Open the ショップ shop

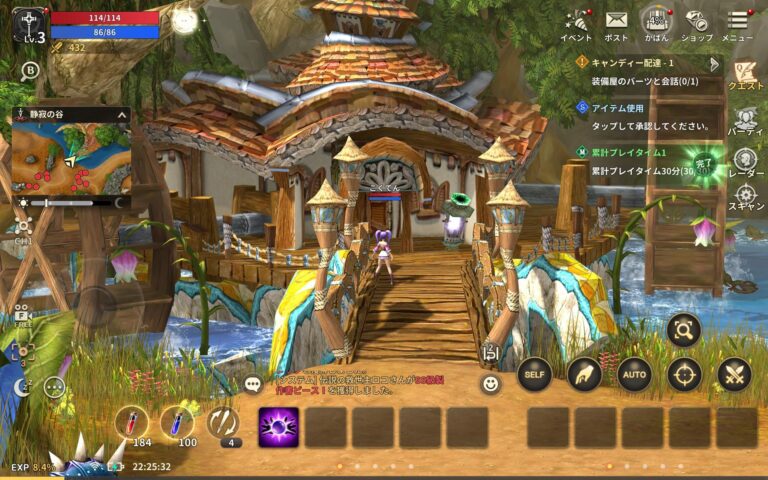point(697,22)
